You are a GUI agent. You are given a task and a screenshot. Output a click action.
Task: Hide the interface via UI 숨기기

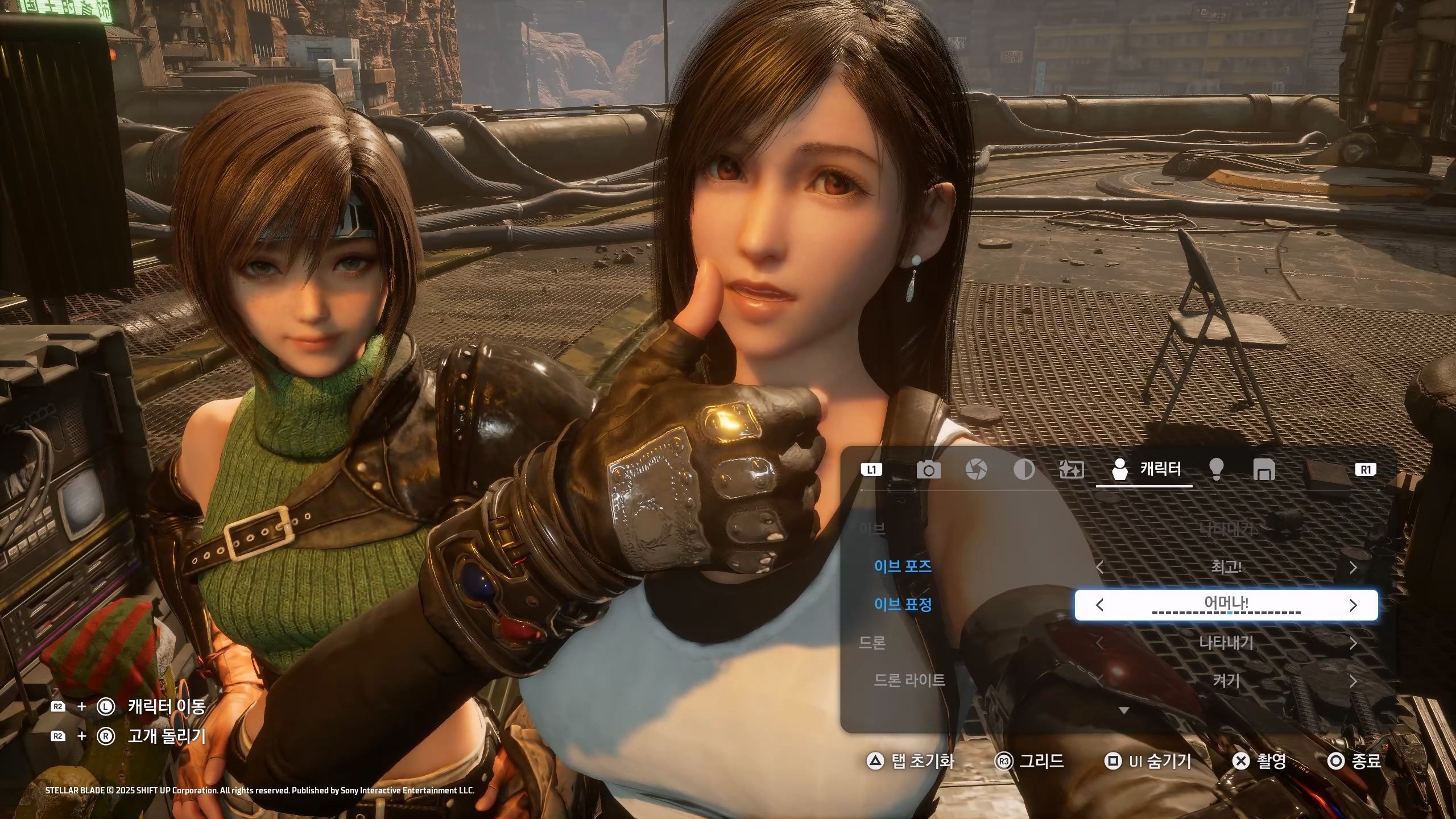[x=1148, y=761]
